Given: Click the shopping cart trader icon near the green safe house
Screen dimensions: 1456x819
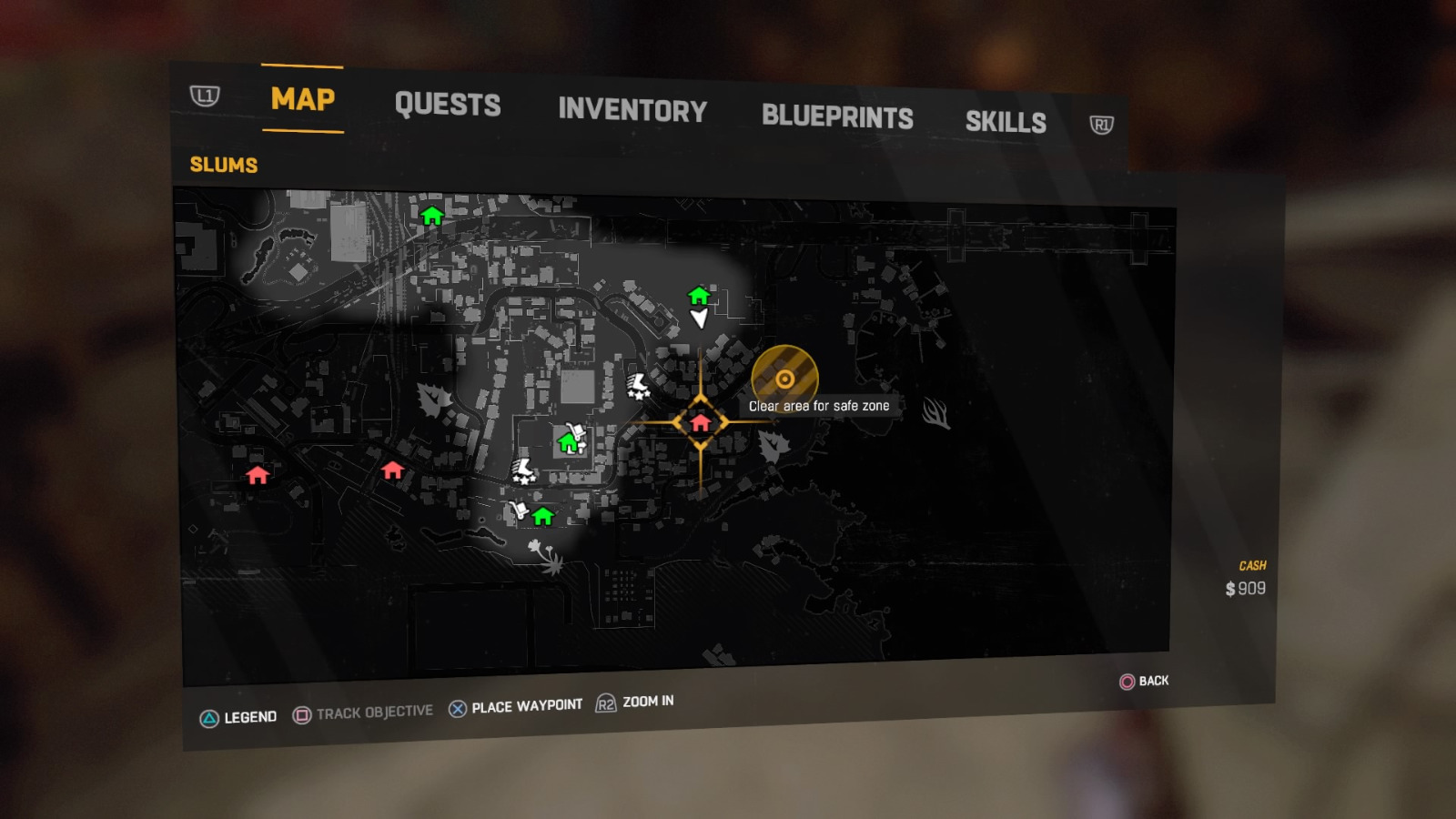Looking at the screenshot, I should click(x=576, y=430).
